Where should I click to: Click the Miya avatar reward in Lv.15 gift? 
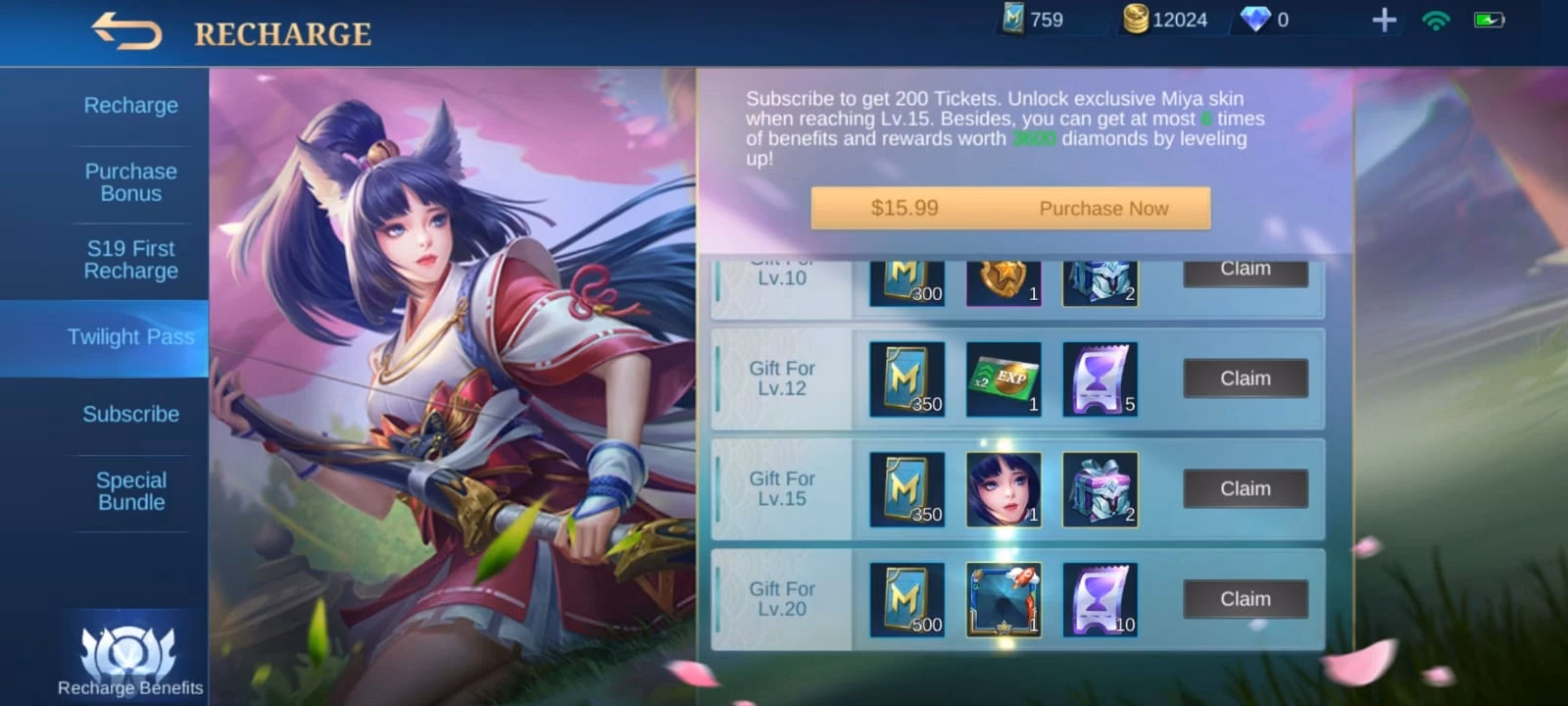[x=1003, y=487]
